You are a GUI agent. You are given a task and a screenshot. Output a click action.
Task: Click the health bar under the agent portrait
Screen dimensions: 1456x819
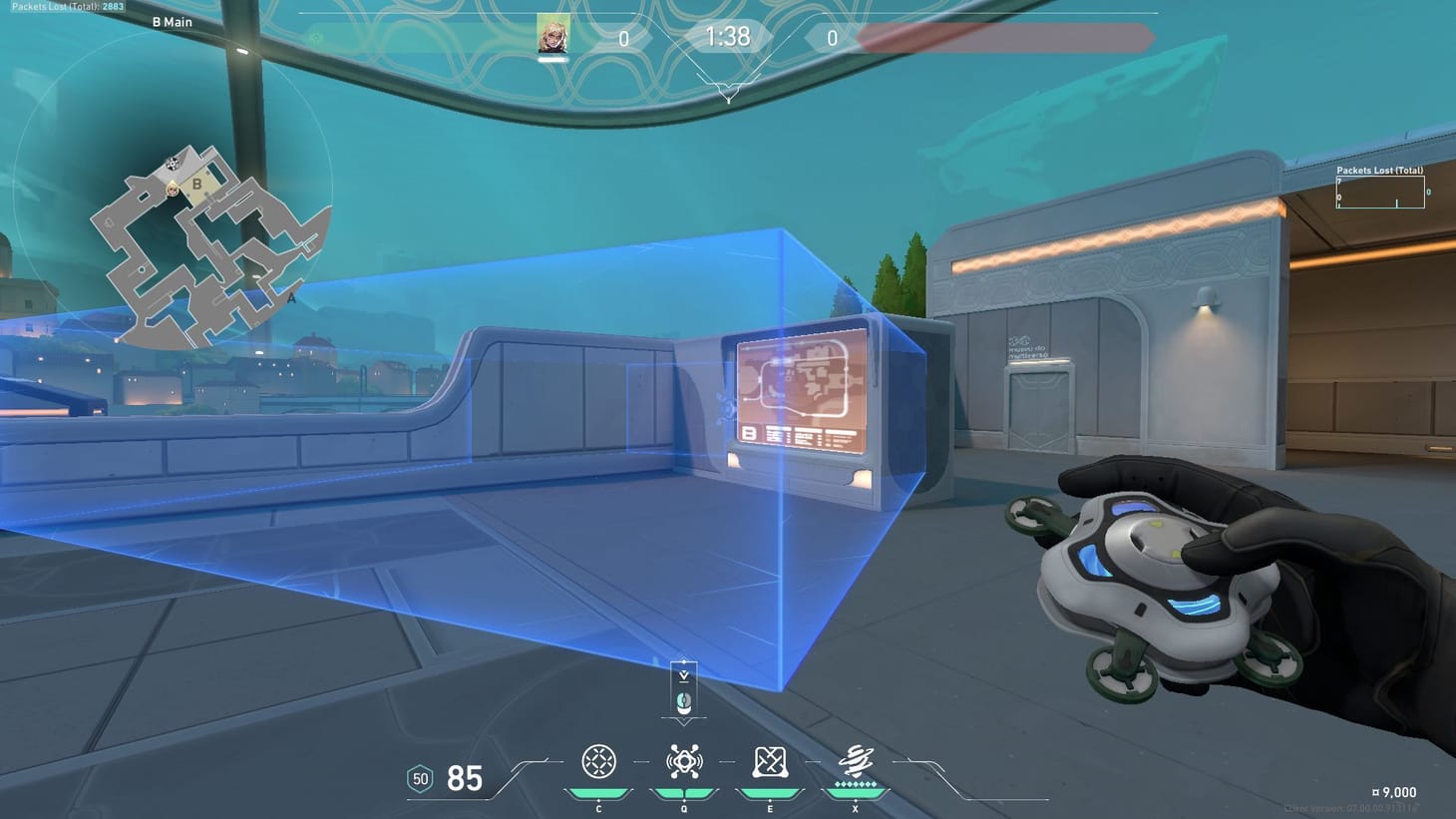(554, 57)
